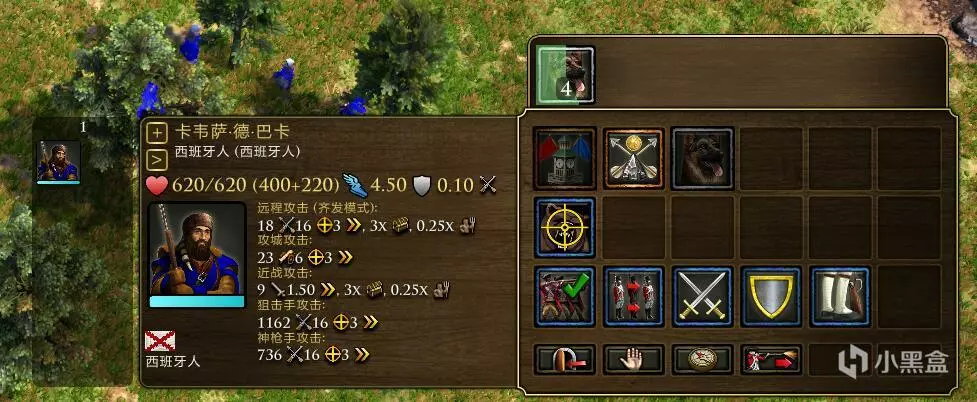
Task: Select the white boots stance icon
Action: [840, 296]
